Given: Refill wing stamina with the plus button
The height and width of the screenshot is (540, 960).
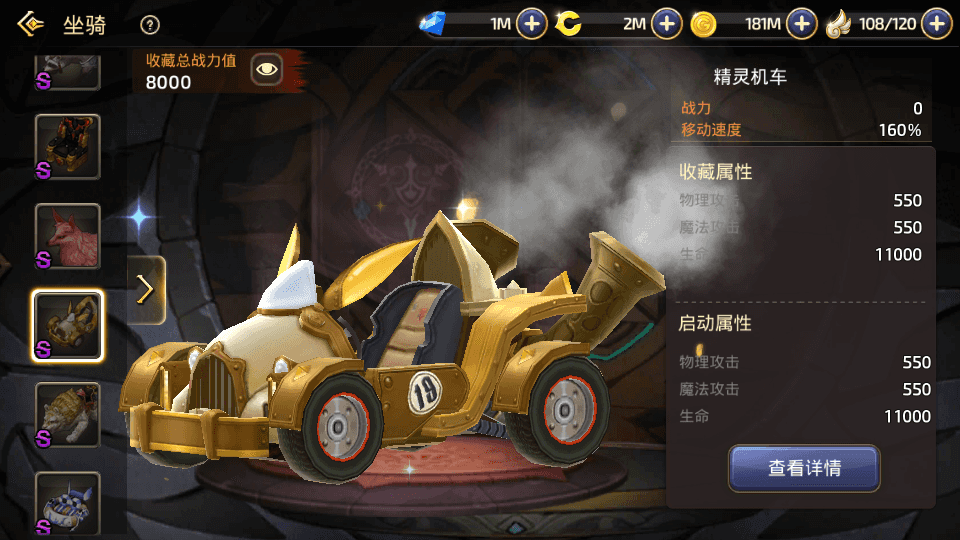Looking at the screenshot, I should (936, 23).
